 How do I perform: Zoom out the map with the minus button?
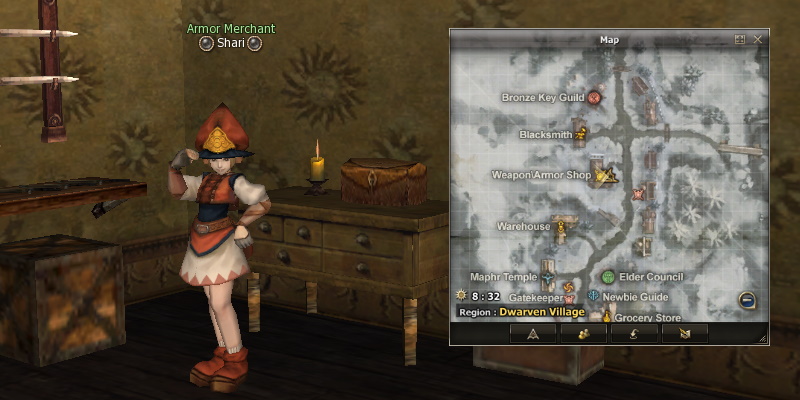point(746,299)
